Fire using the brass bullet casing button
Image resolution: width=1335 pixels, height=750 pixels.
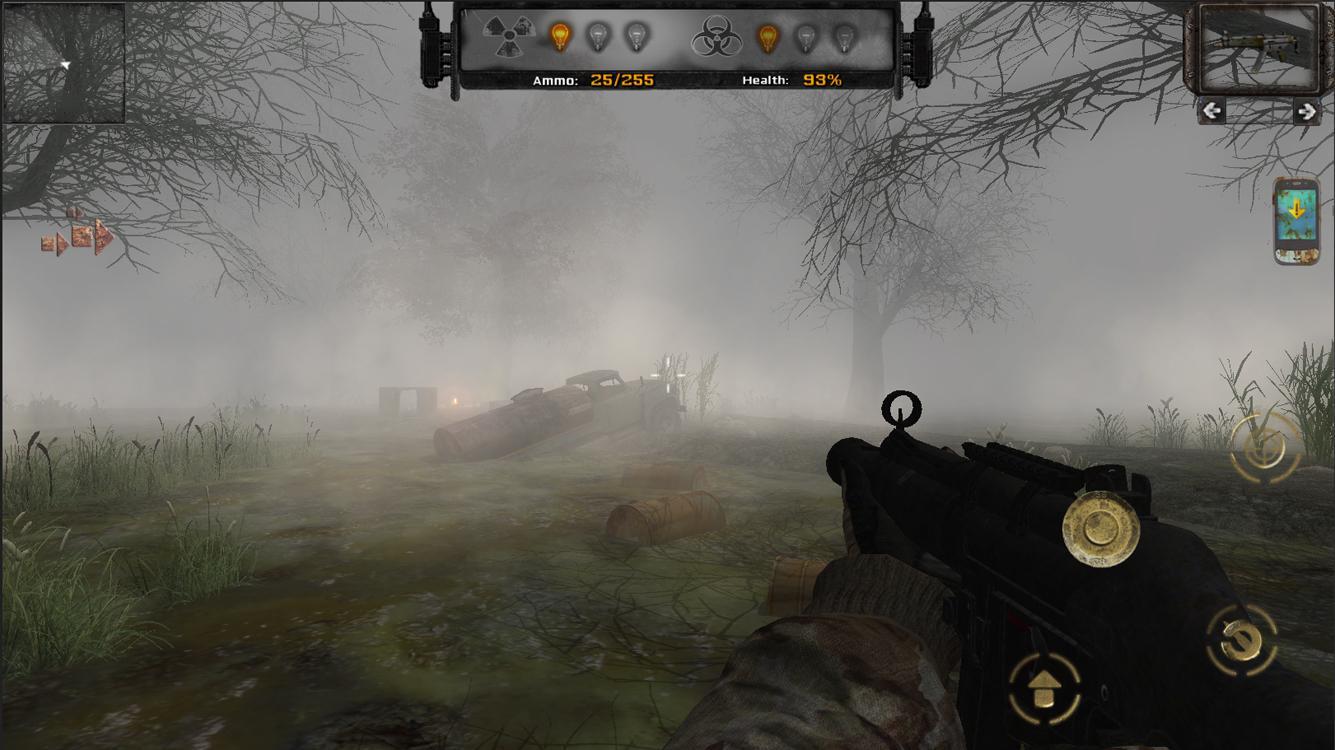(x=1101, y=530)
